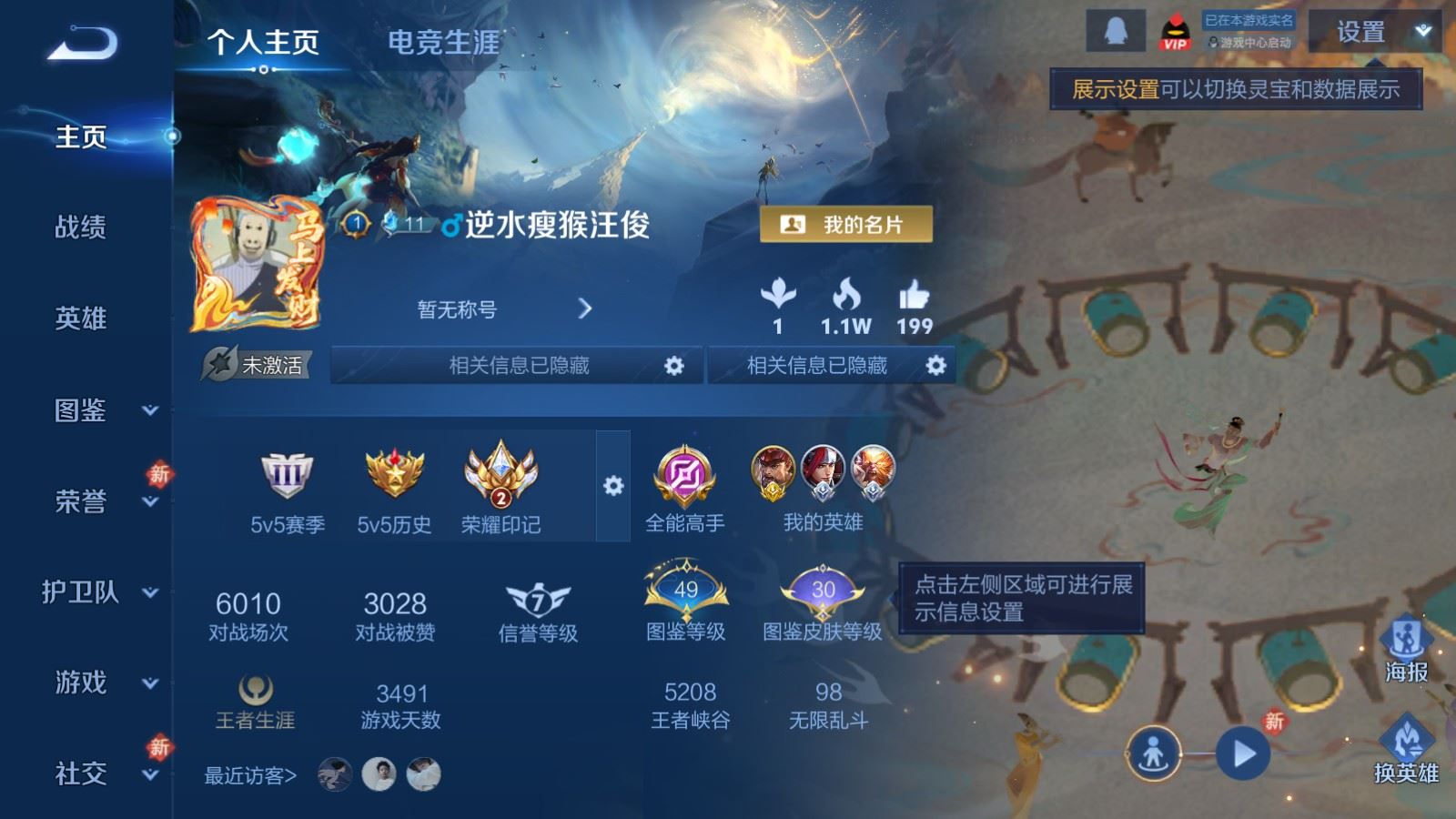Open 战绩 from the left sidebar
This screenshot has height=819, width=1456.
tap(80, 229)
